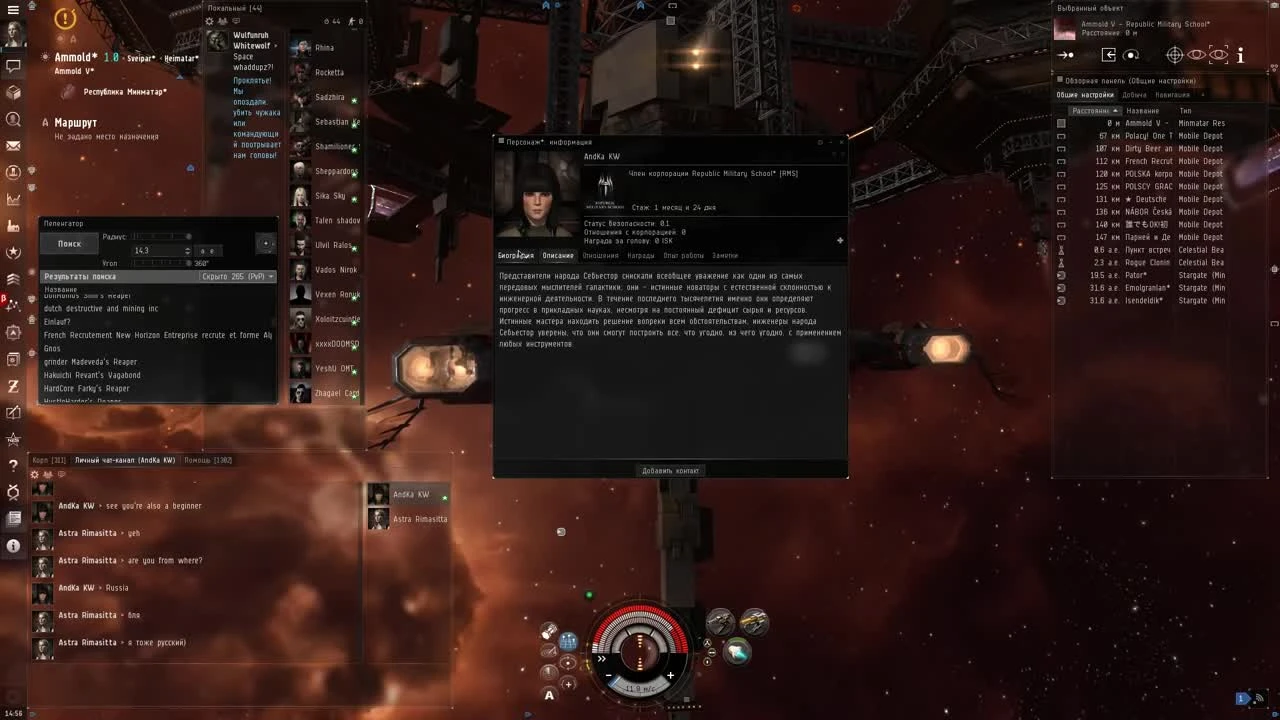Toggle the checkbox on the Ammold V overview row
The image size is (1280, 720).
[1061, 124]
